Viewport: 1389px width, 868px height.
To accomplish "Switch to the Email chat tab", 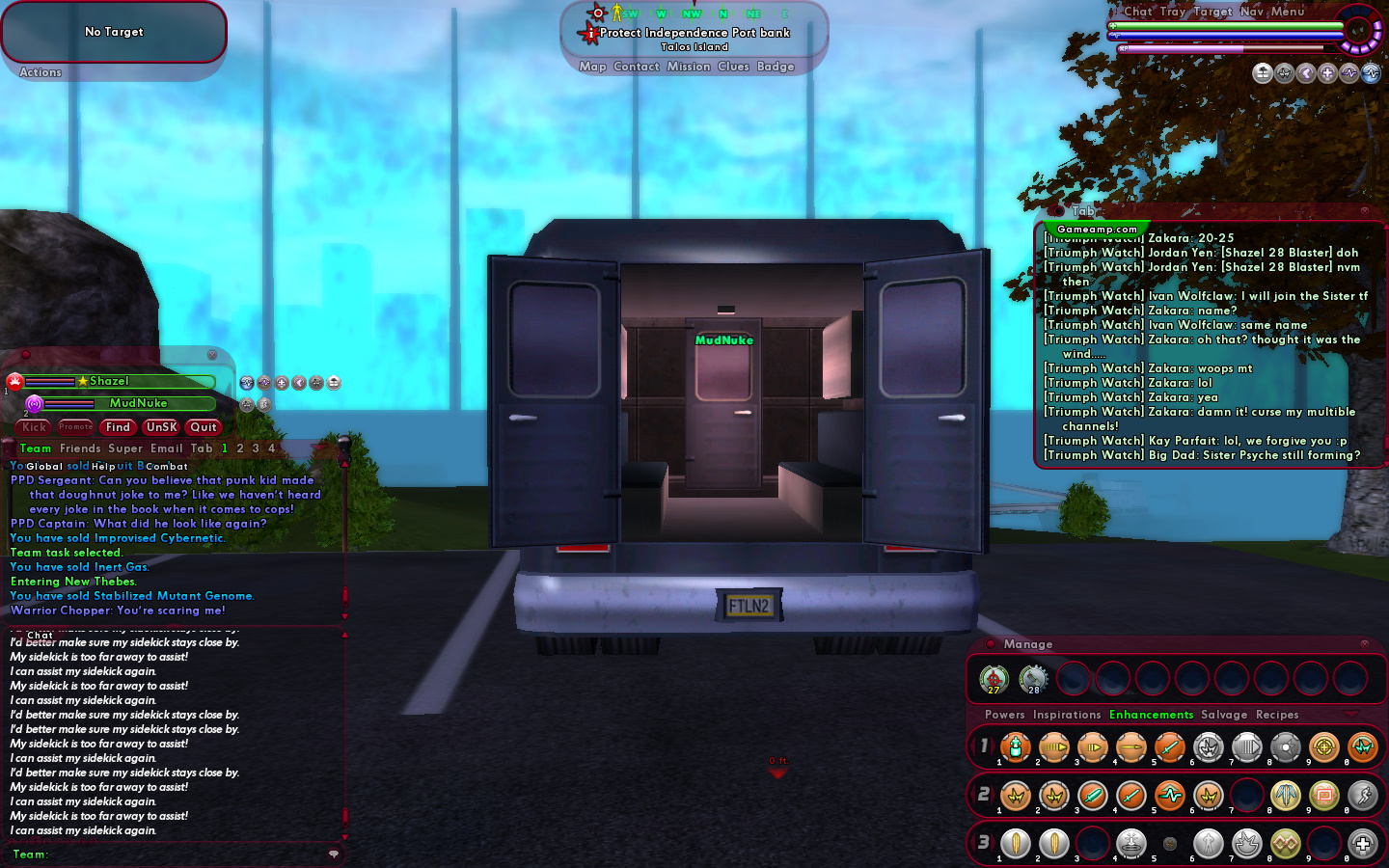I will [166, 448].
